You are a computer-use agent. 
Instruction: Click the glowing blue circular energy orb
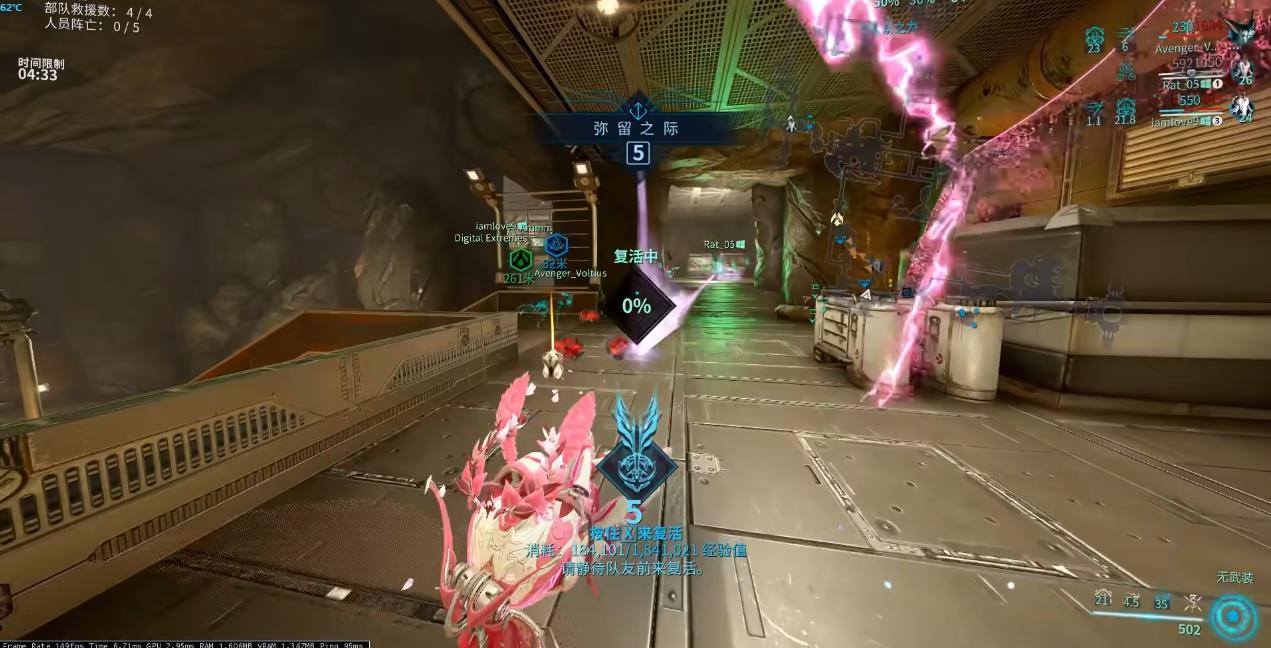[x=1233, y=616]
